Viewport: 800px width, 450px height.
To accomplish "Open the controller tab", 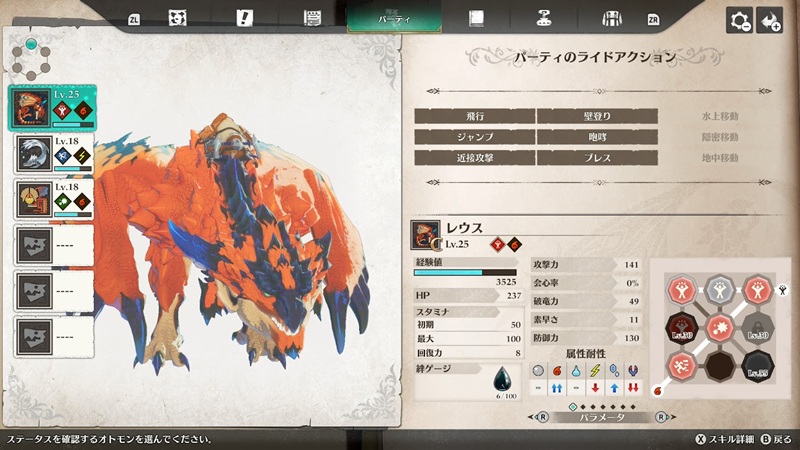I will [x=544, y=18].
